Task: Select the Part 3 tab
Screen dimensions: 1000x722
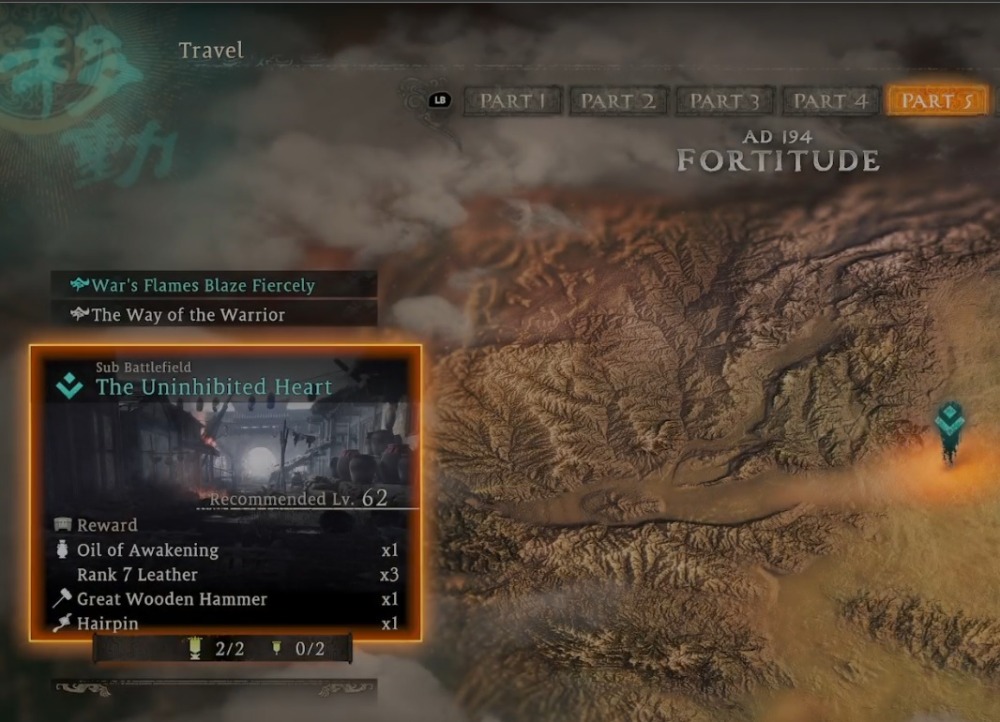Action: pyautogui.click(x=725, y=101)
